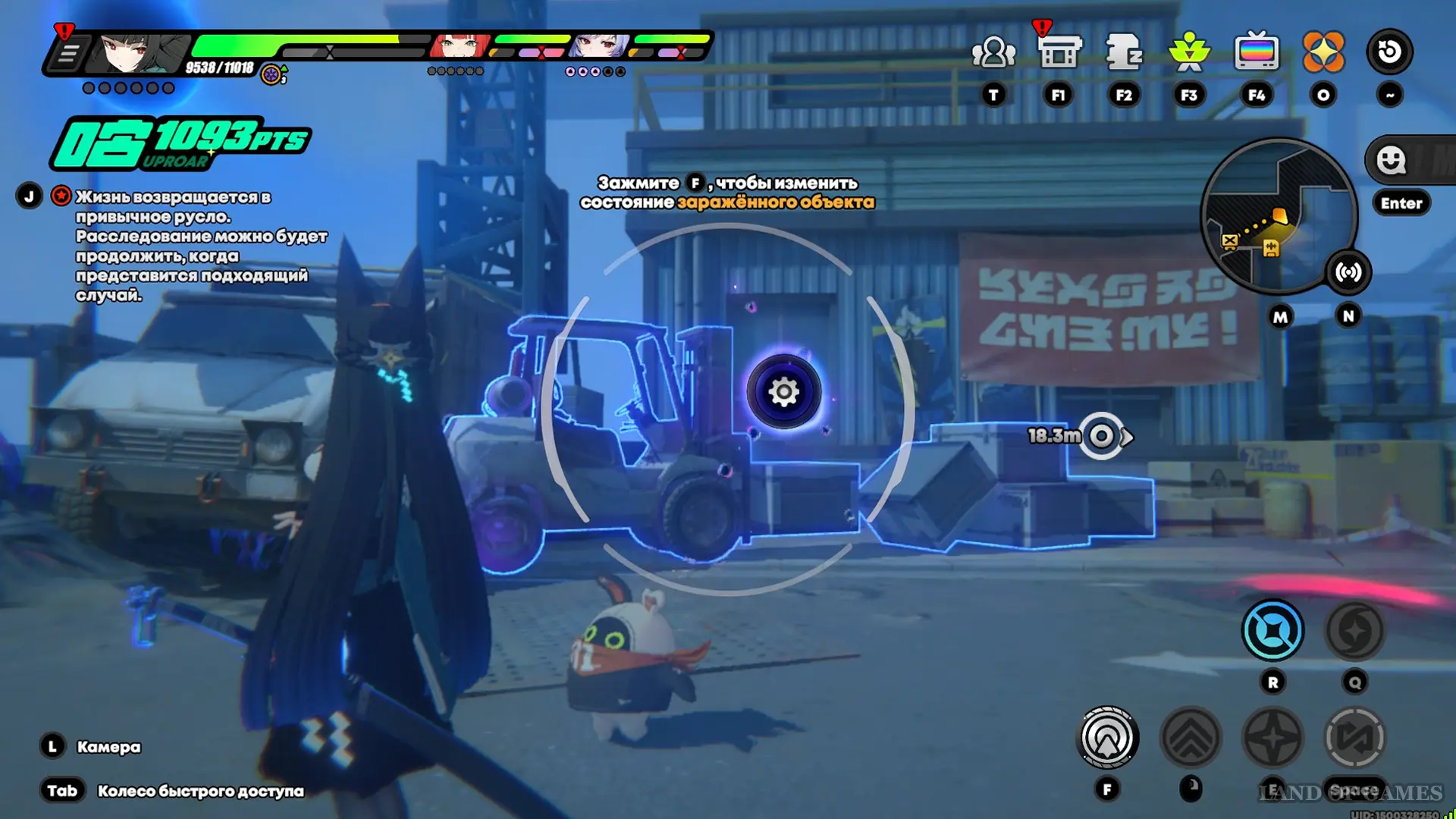Activate the signal wave button by minimap
This screenshot has width=1456, height=819.
pos(1348,272)
